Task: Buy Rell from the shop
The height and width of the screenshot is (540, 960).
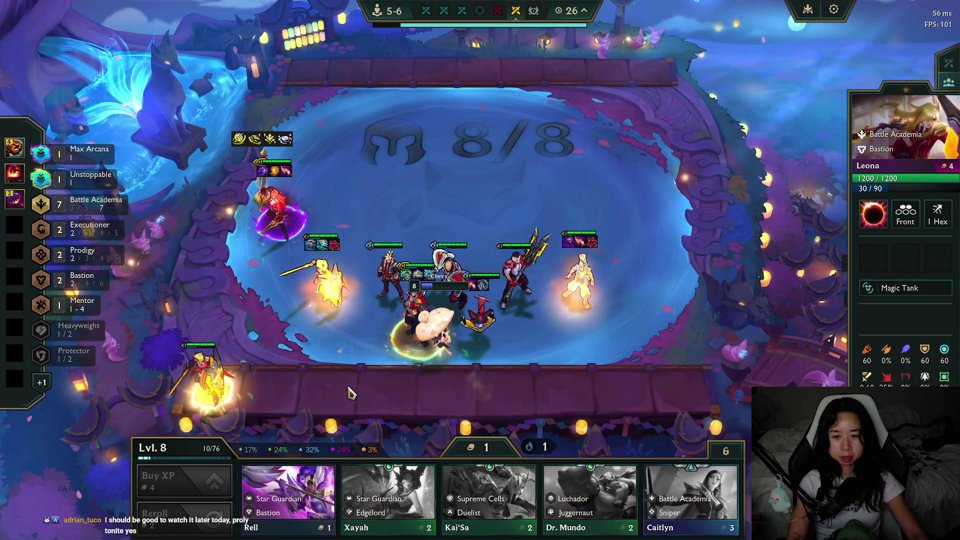Action: (288, 498)
